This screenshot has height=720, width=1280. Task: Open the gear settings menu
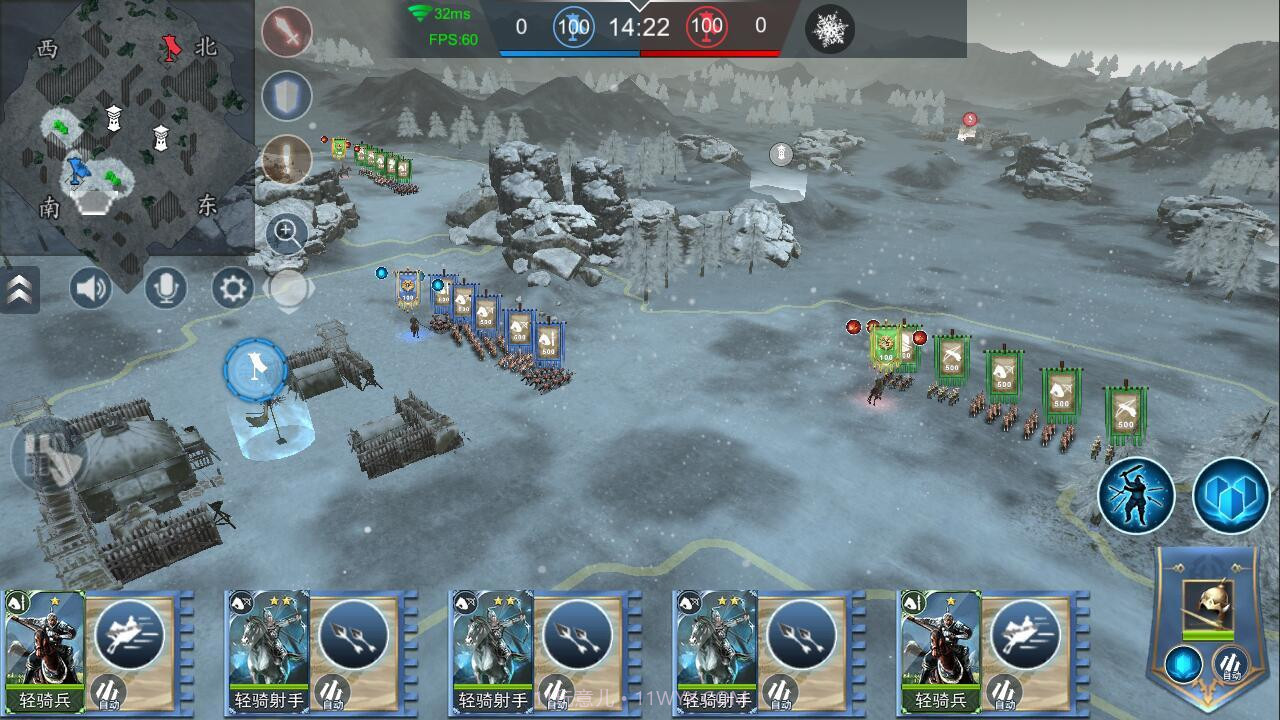(x=233, y=289)
